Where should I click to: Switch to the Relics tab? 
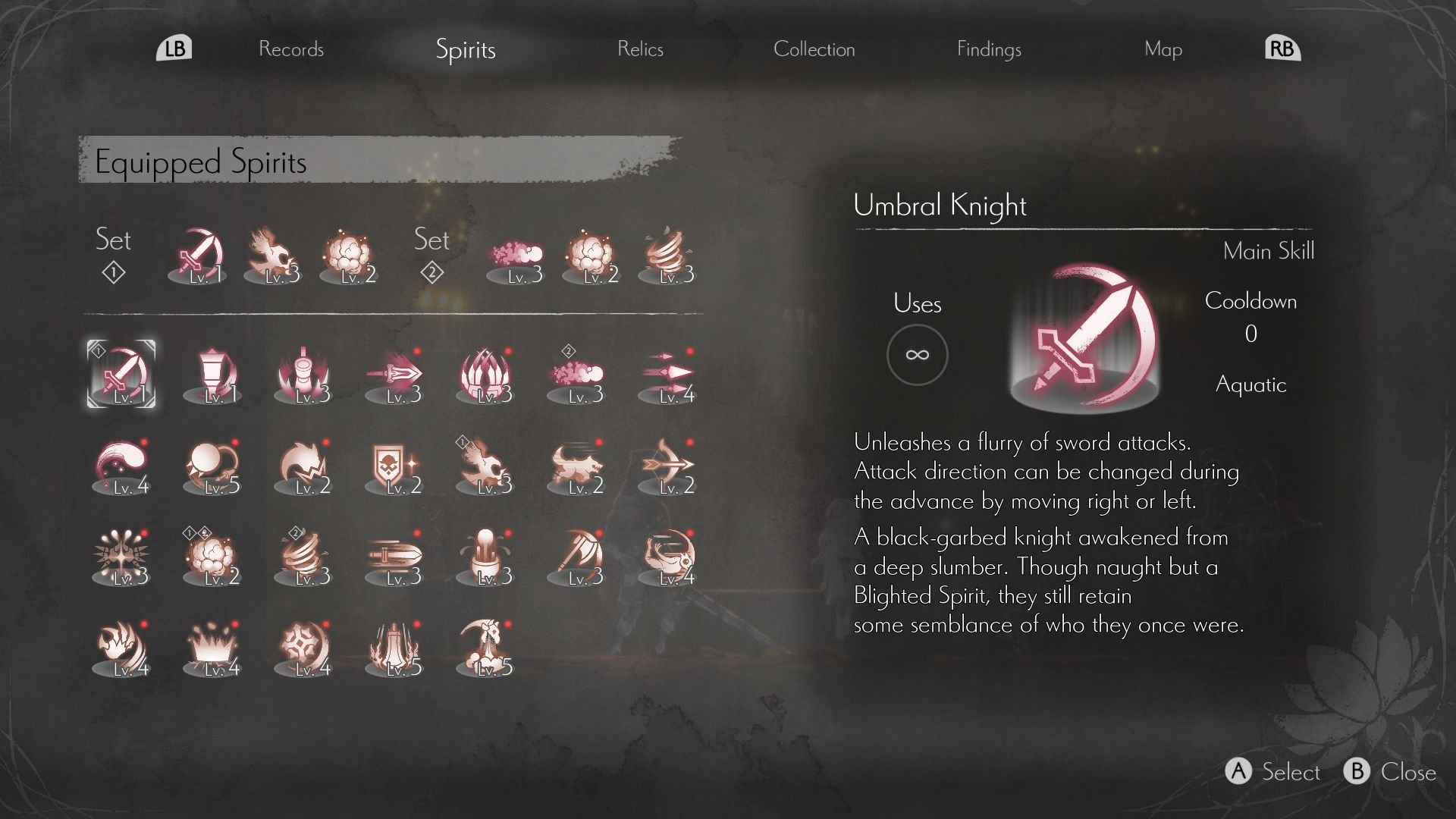coord(641,49)
